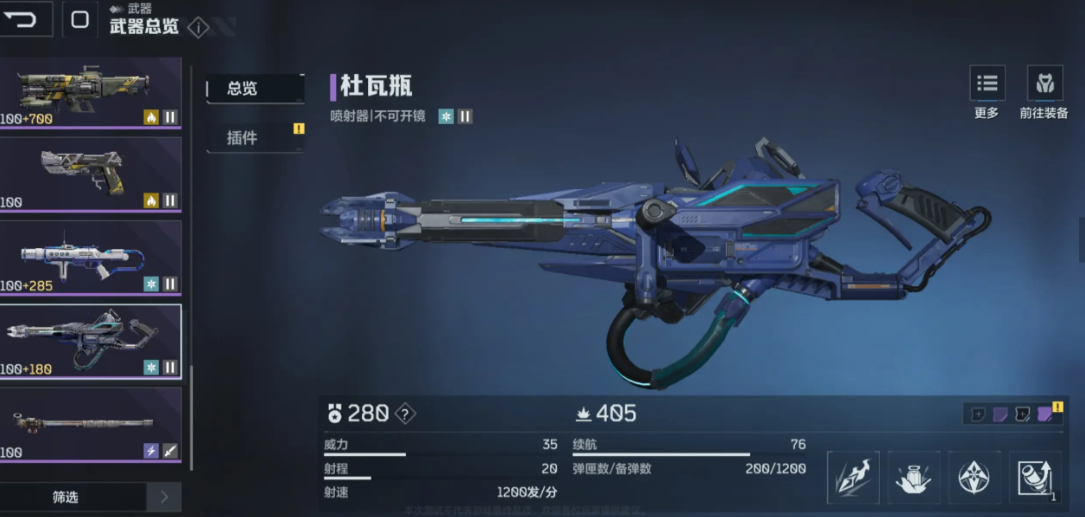This screenshot has height=517, width=1085.
Task: View the cylinder with upward arrow trait
Action: point(1035,477)
